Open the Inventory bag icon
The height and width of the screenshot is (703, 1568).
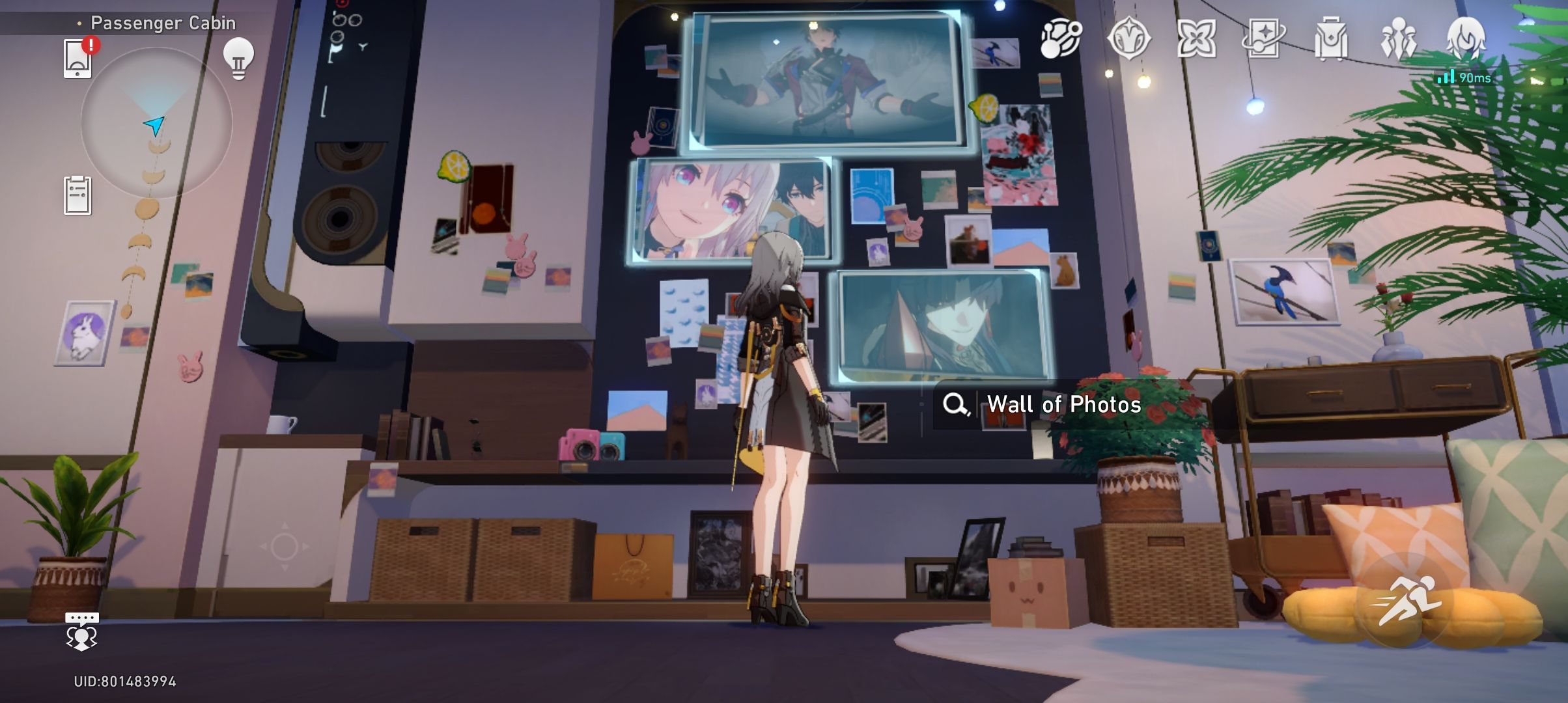click(x=1333, y=39)
